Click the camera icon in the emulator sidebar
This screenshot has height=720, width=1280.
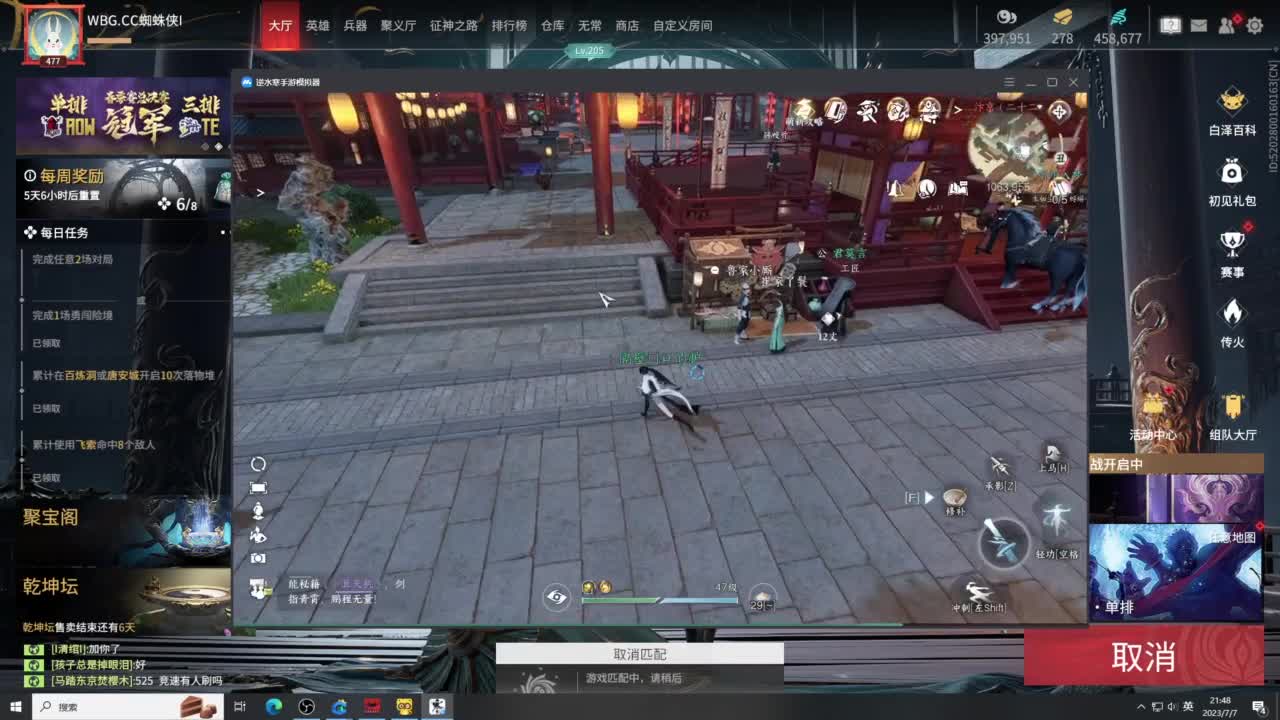coord(258,558)
